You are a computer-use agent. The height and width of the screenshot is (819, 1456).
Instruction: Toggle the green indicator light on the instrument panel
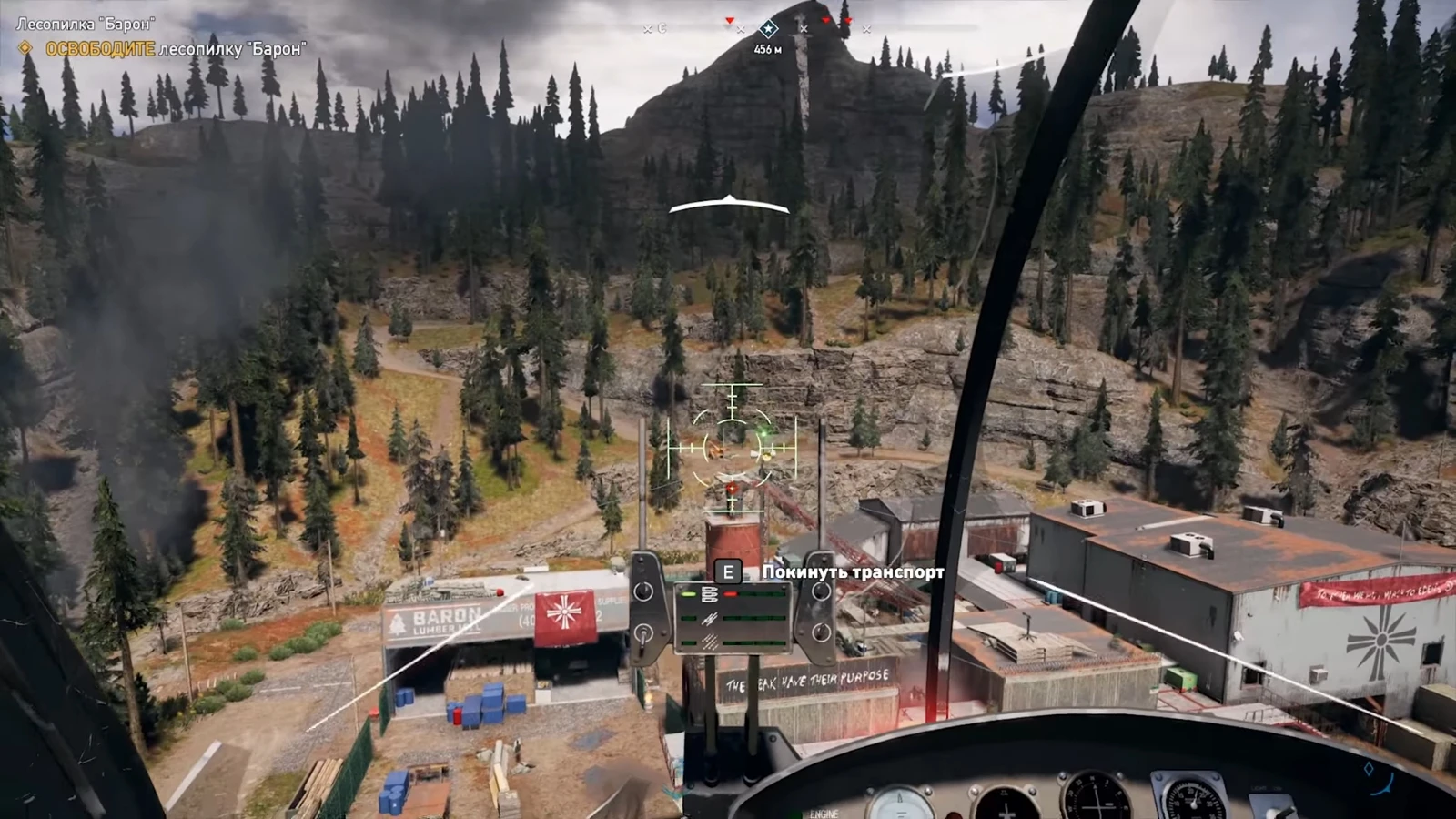tap(688, 594)
